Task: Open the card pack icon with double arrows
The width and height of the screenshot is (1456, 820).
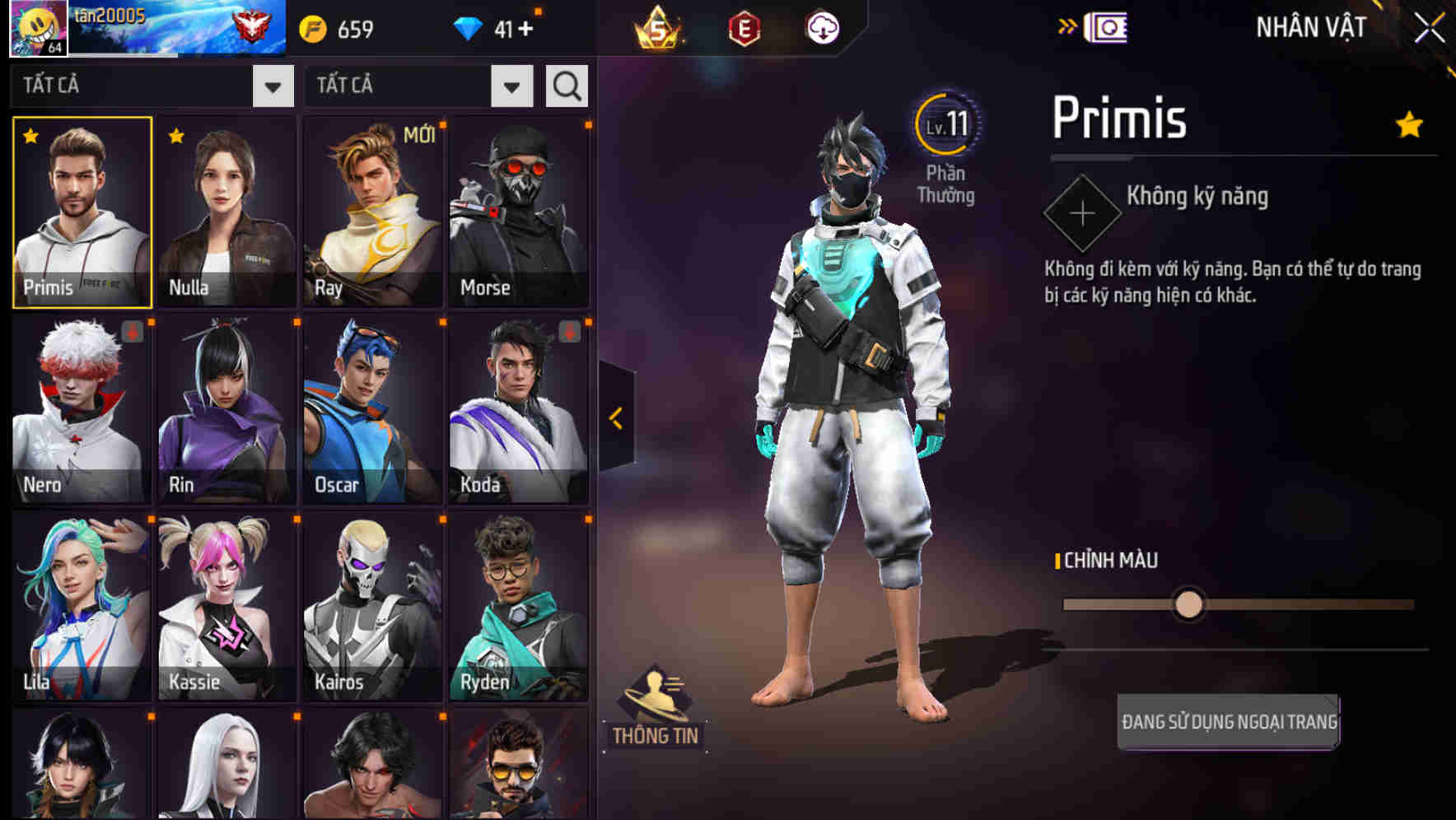Action: pyautogui.click(x=1105, y=27)
